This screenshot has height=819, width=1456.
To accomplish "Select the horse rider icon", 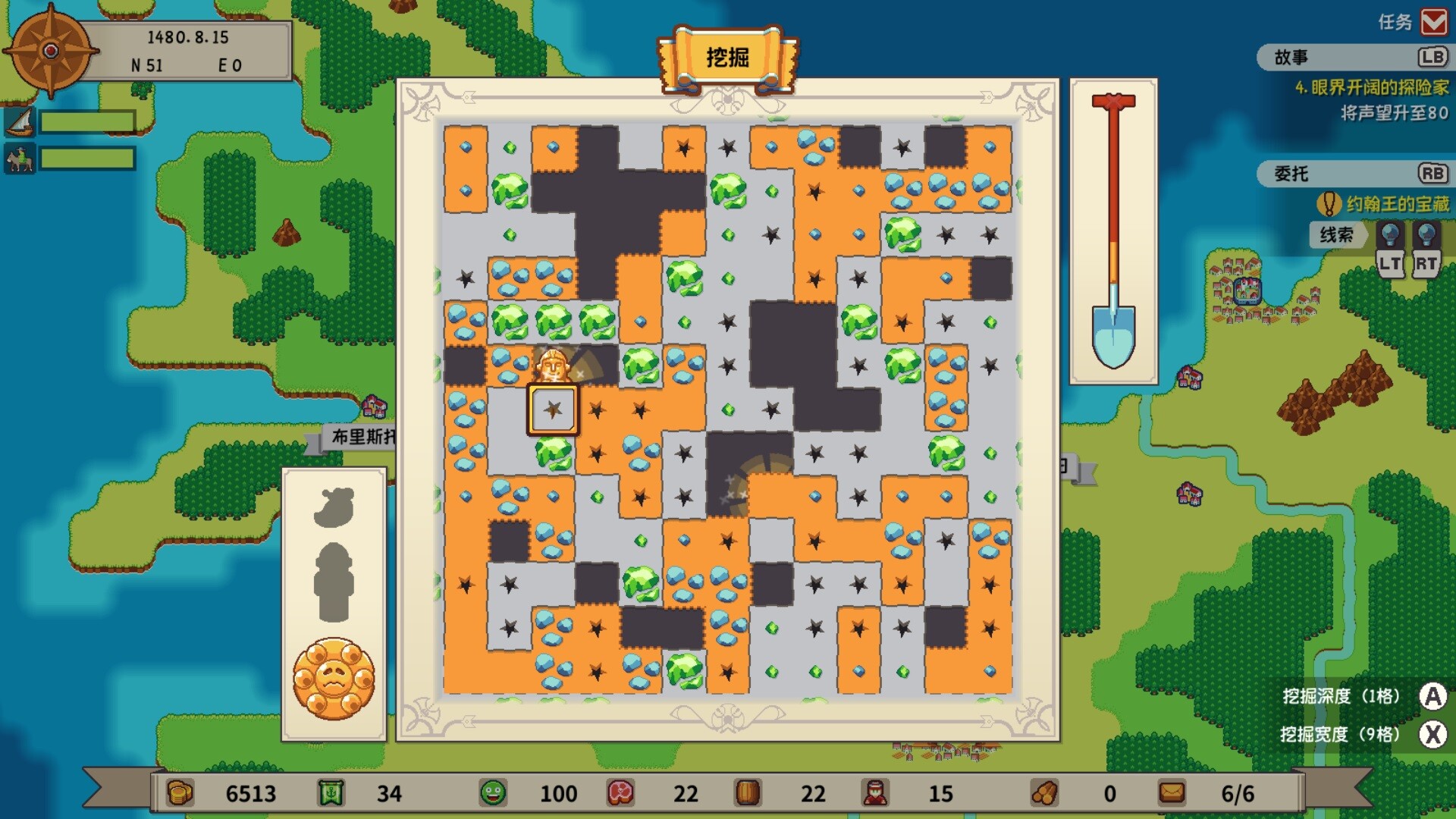I will click(20, 159).
